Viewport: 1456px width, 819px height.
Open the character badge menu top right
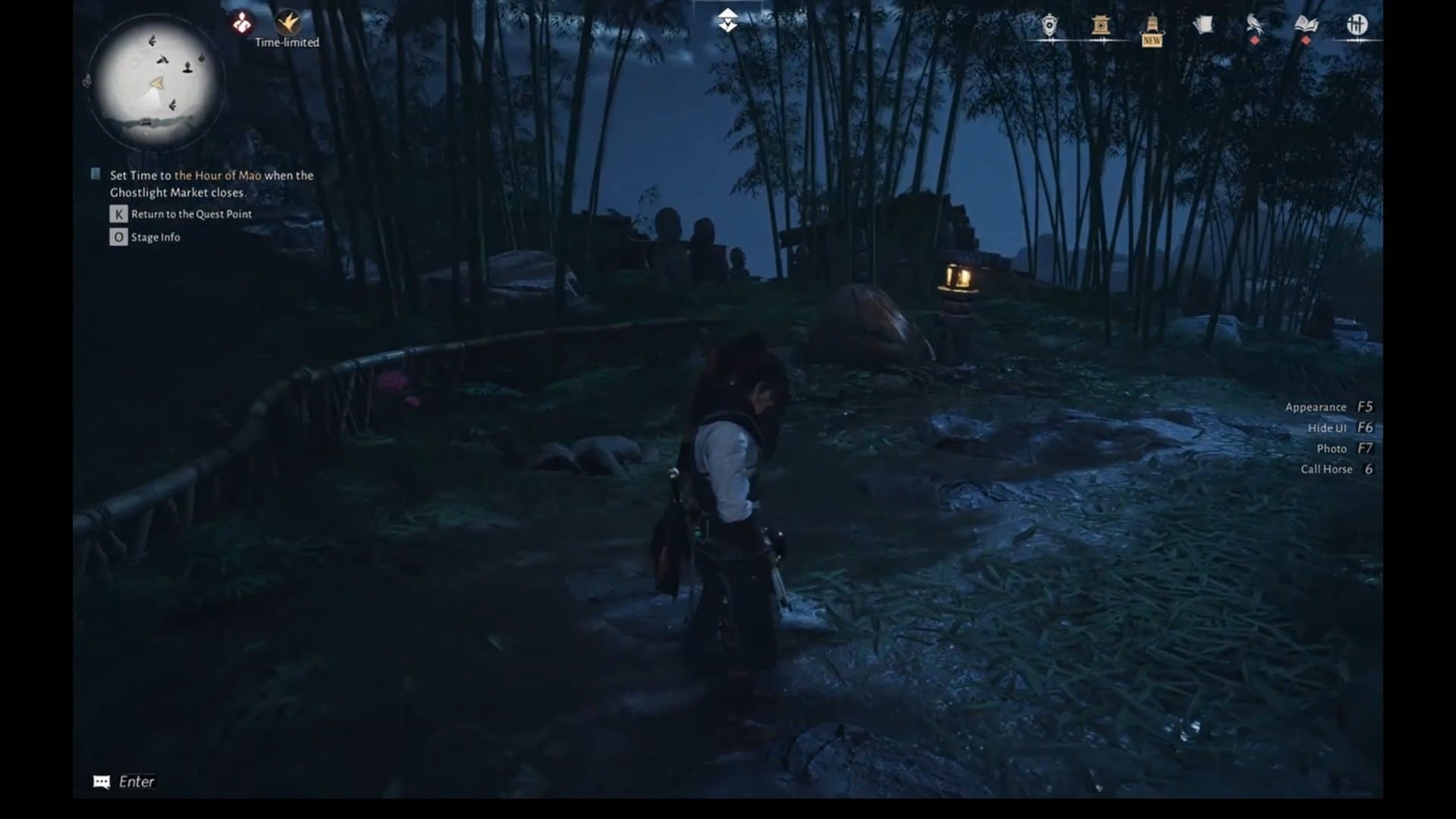pos(1049,27)
